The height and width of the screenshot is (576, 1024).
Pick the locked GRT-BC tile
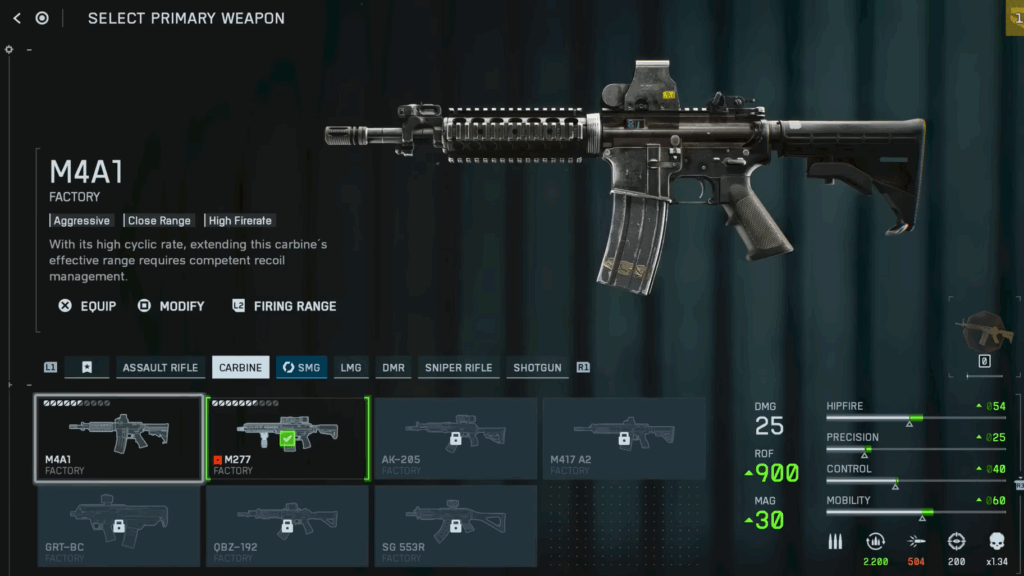tap(119, 525)
